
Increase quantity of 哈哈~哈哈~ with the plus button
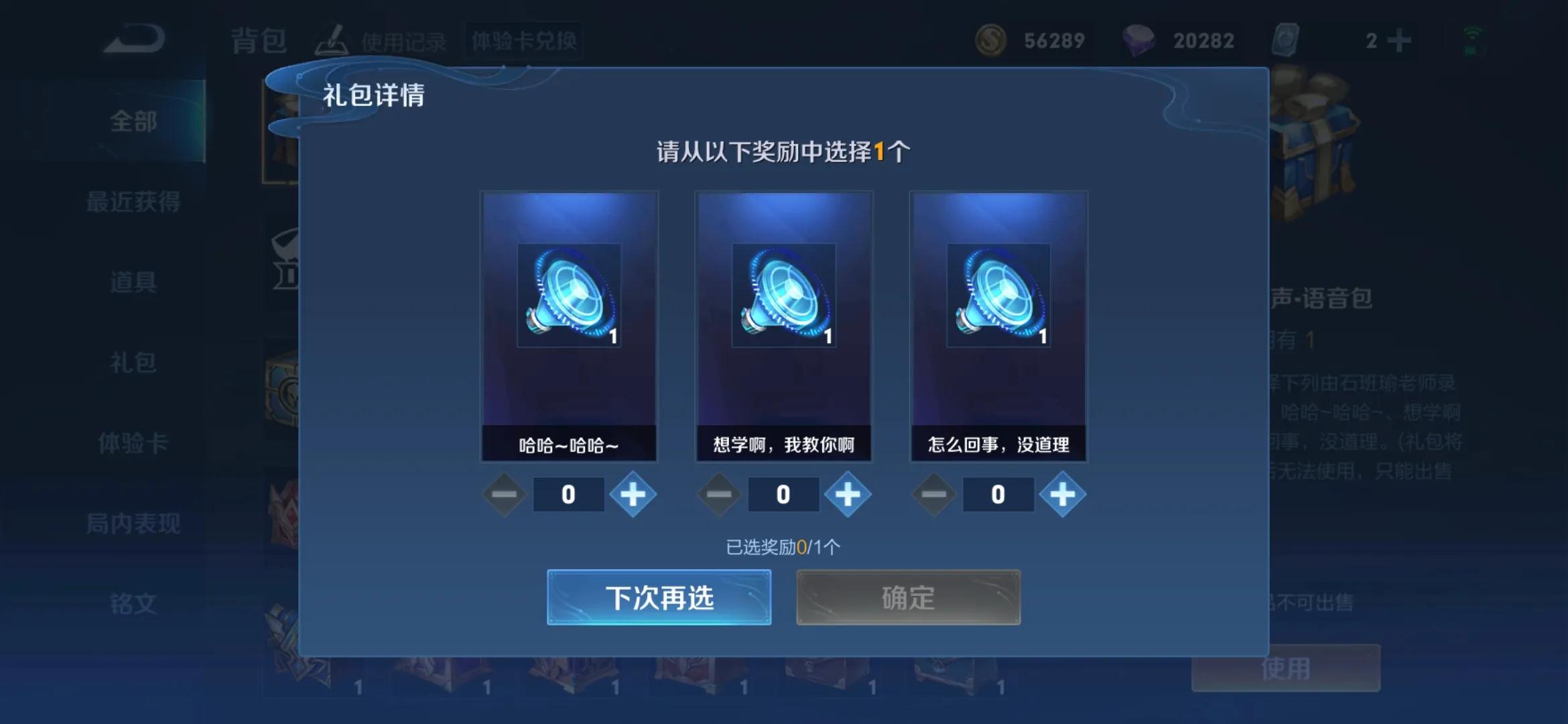click(x=633, y=493)
